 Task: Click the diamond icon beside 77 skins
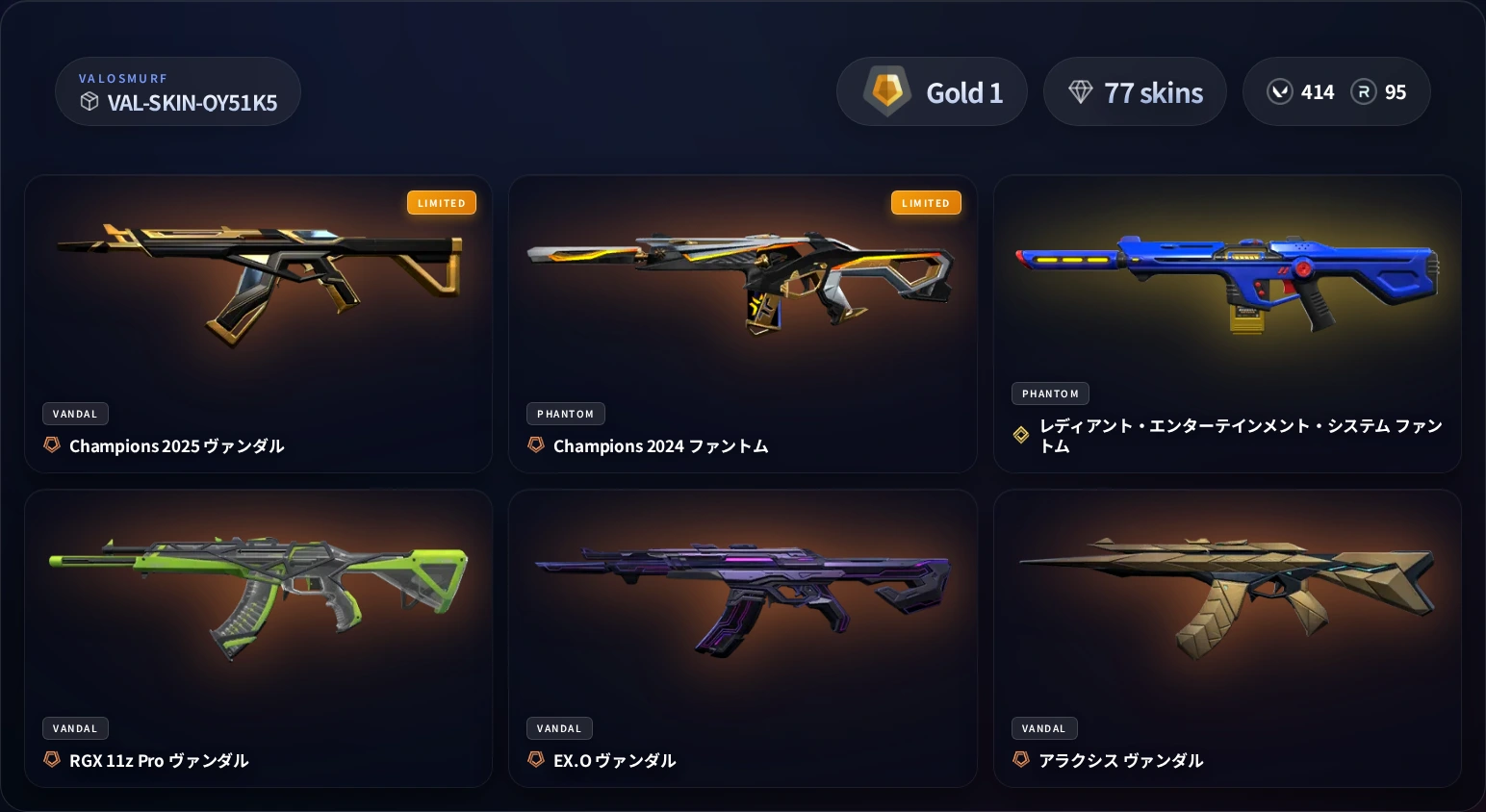coord(1081,91)
